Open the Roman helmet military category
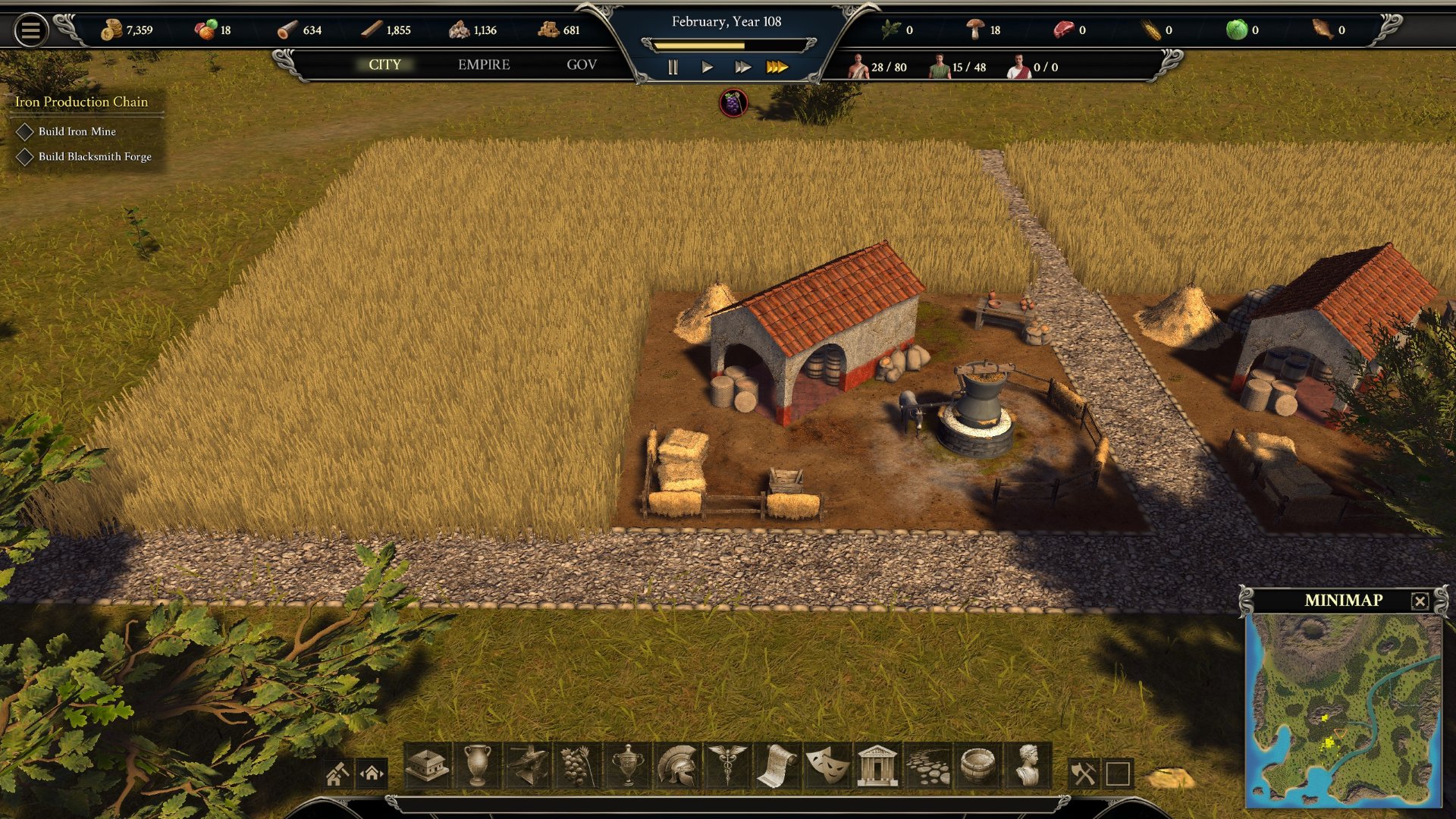 coord(677,765)
